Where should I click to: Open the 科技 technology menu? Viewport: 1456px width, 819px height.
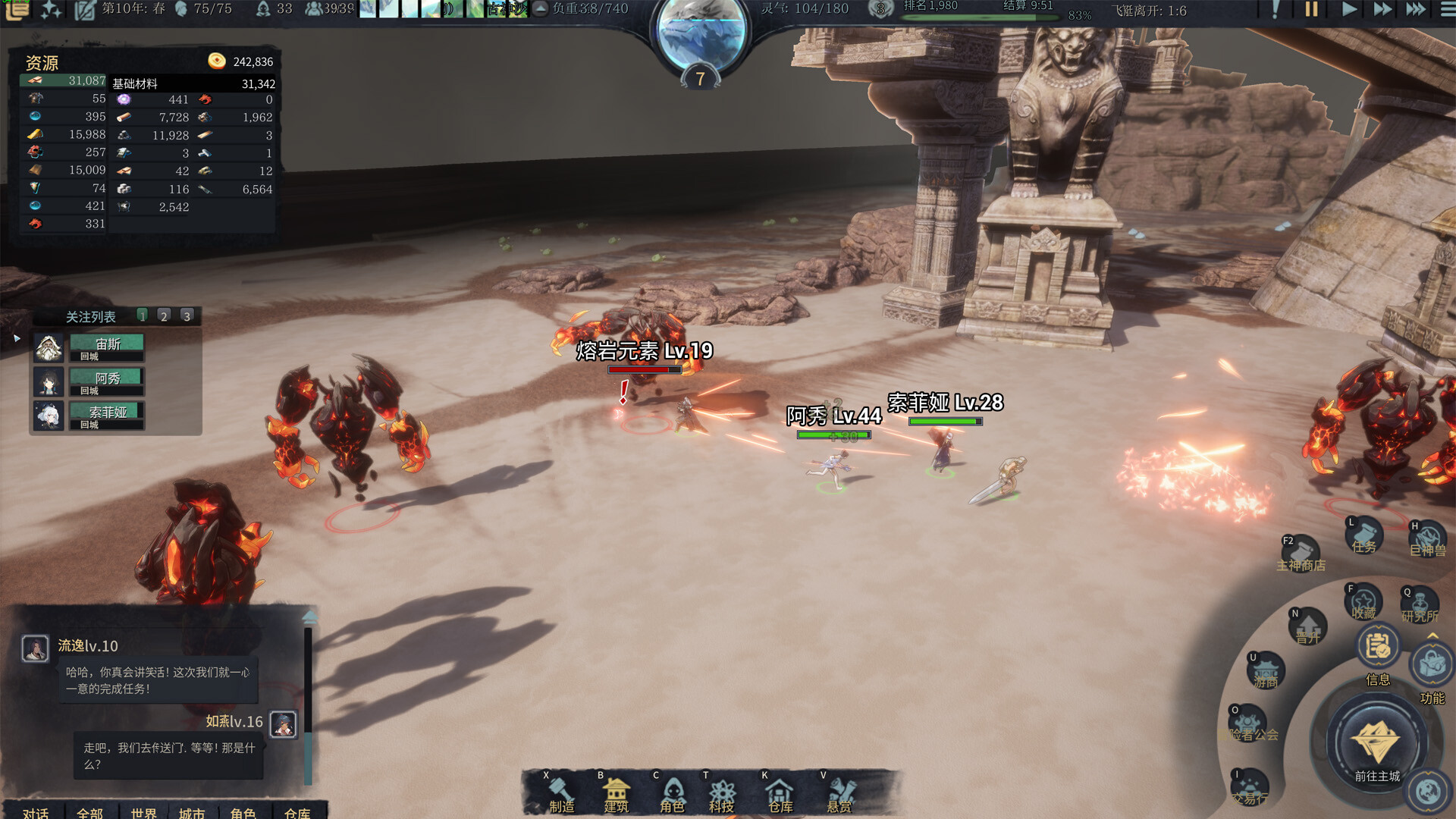[722, 793]
